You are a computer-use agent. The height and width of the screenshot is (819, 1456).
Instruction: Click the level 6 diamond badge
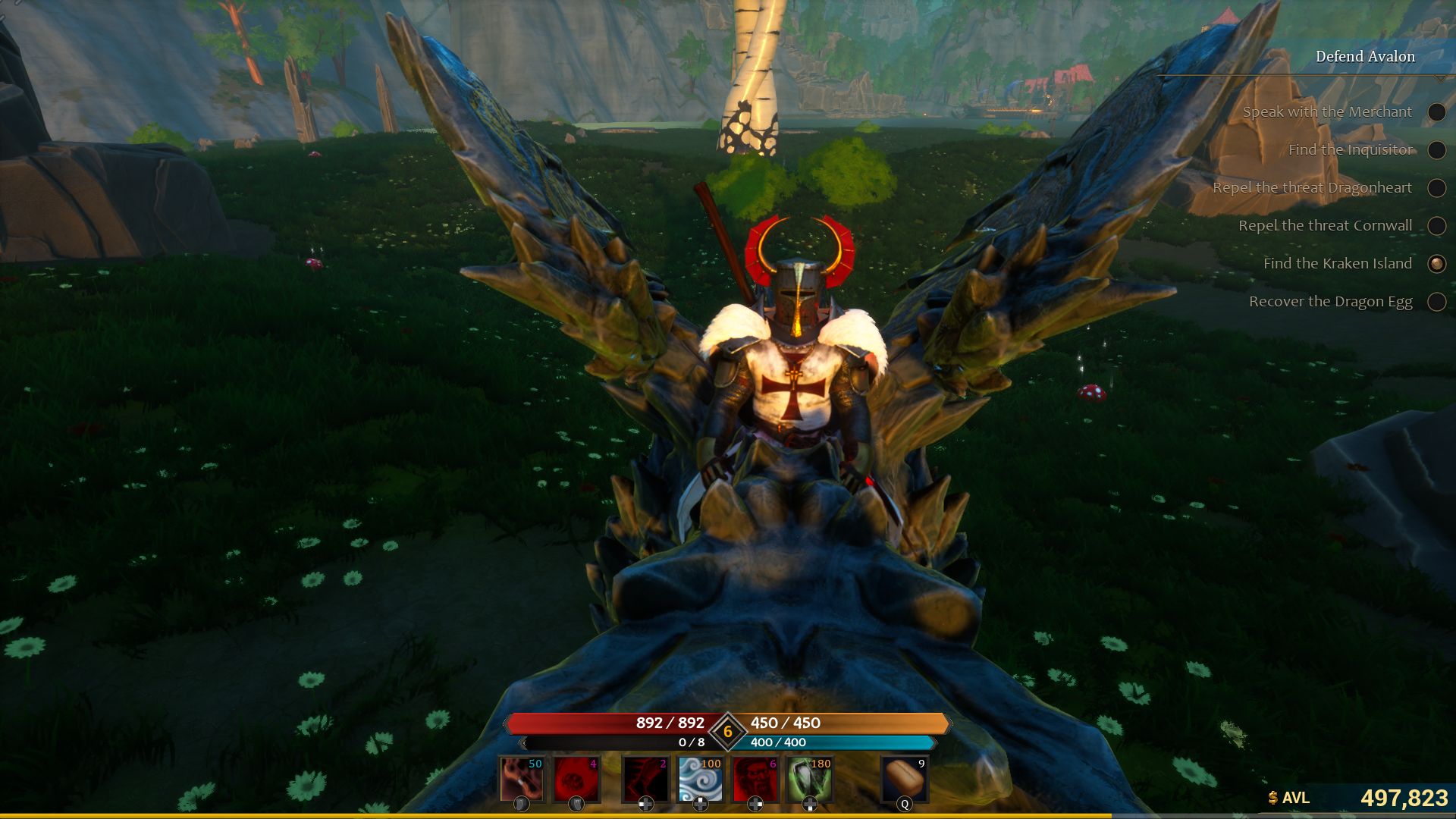[728, 732]
